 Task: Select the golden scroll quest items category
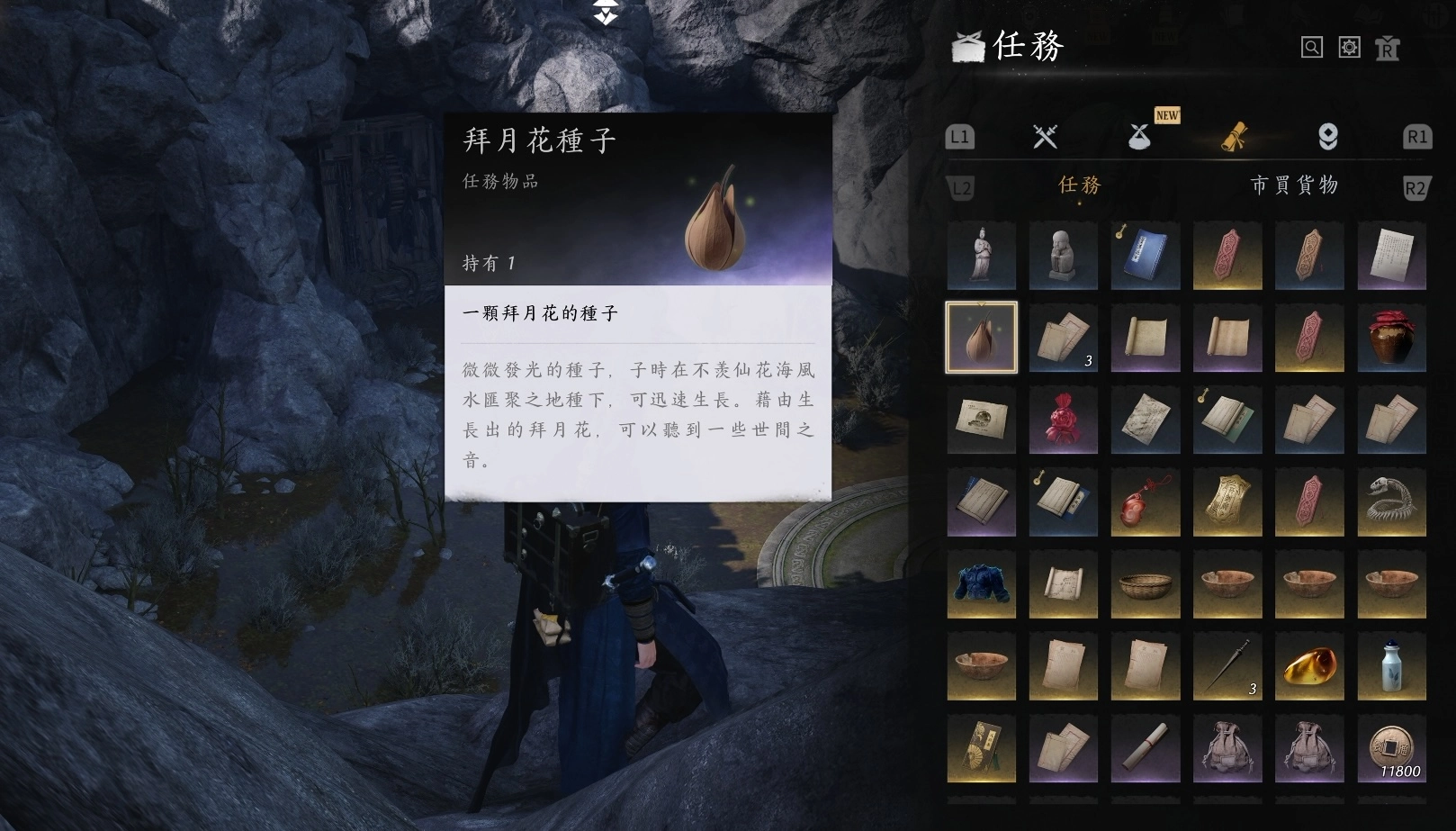coord(1233,137)
